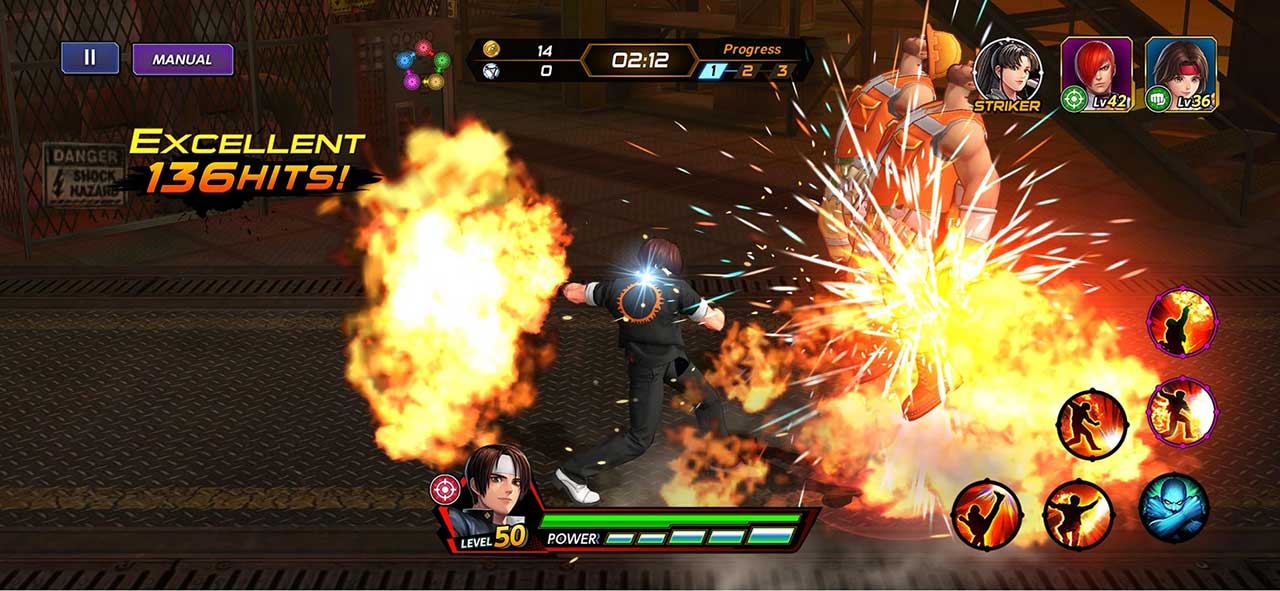
Task: Switch to the red-haired Lv42 fighter
Action: click(1096, 73)
